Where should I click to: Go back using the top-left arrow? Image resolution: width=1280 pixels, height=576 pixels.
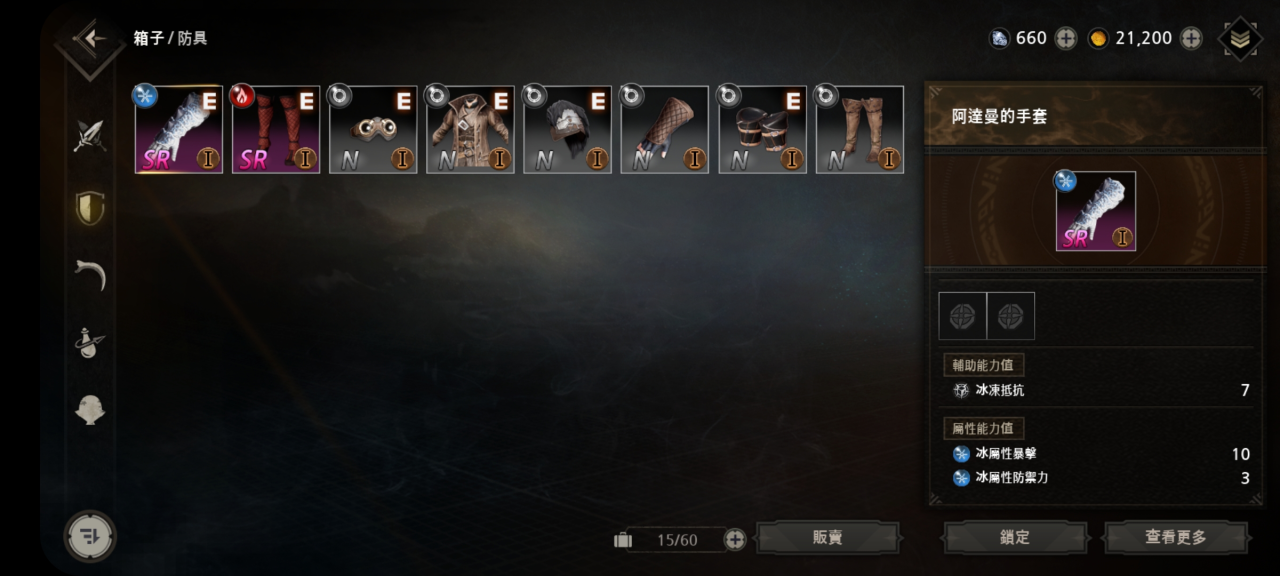(91, 39)
